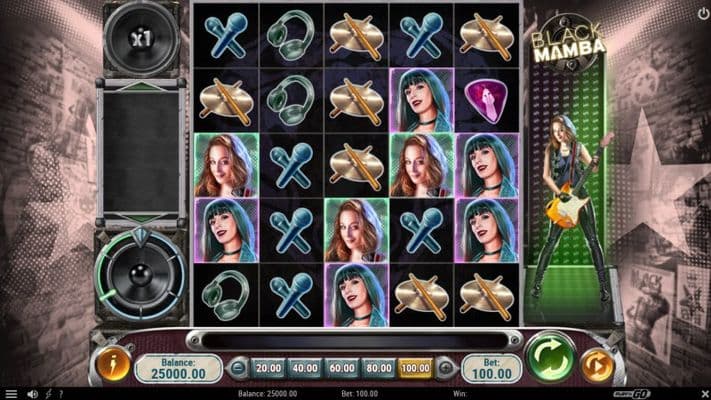Spin the reels with the green button
The width and height of the screenshot is (711, 400).
pyautogui.click(x=549, y=358)
